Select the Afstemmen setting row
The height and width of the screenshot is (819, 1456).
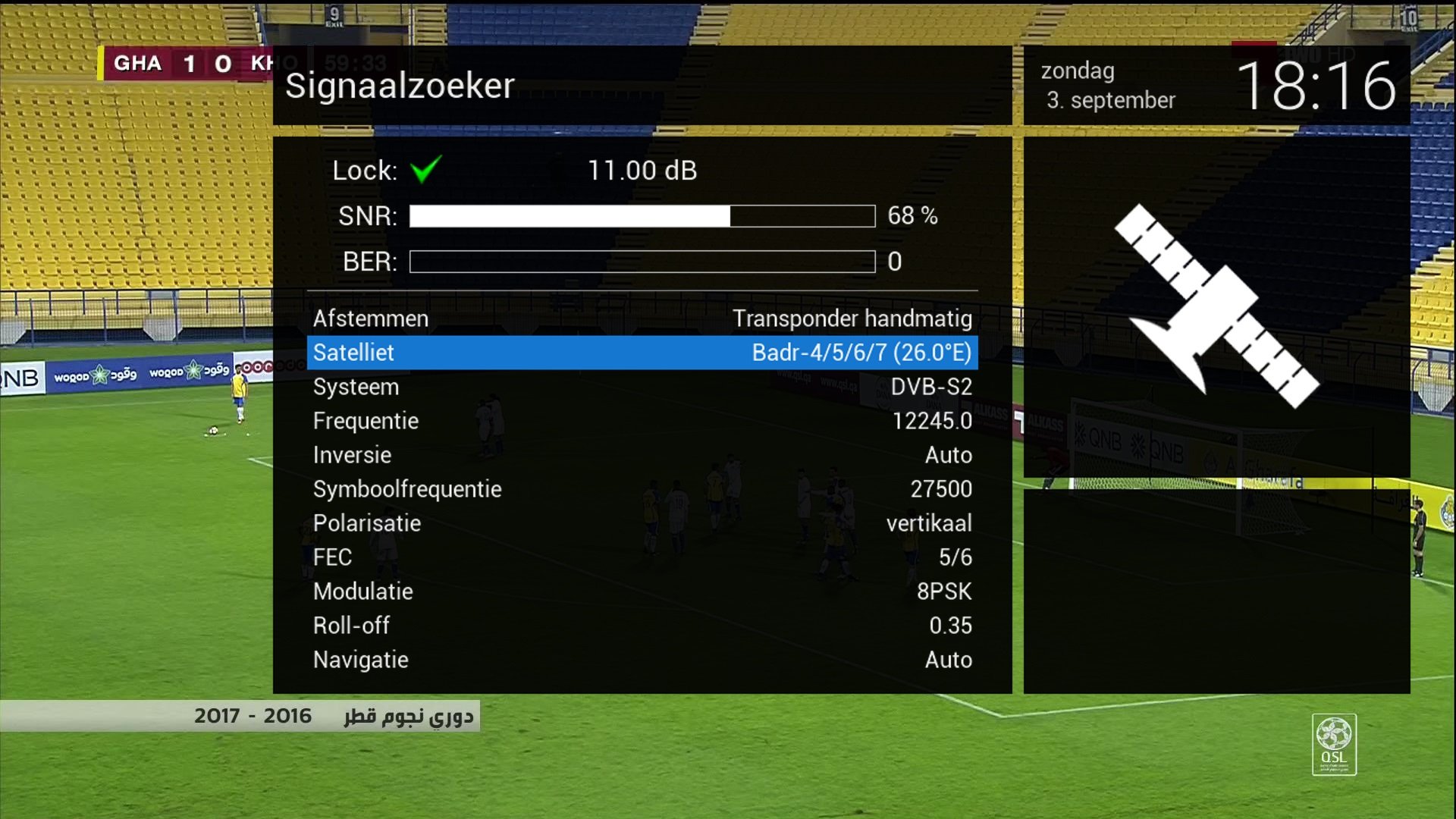(642, 318)
